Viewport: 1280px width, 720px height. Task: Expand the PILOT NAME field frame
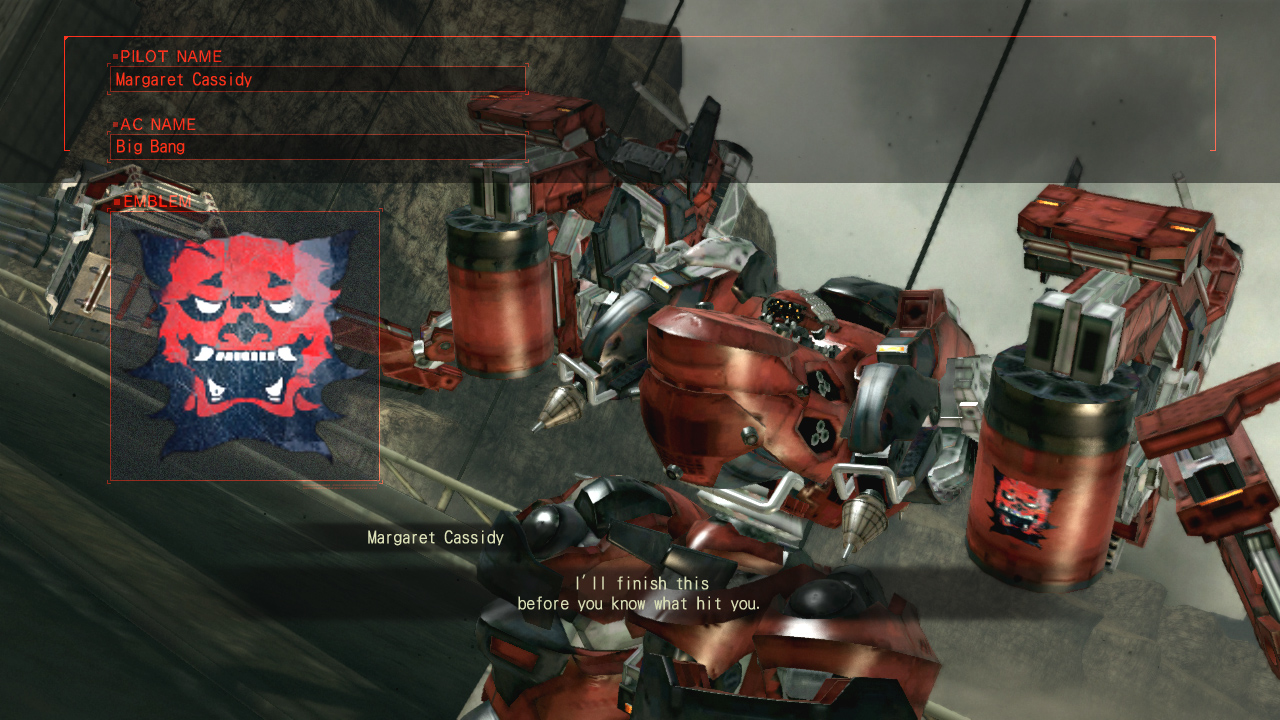[318, 78]
